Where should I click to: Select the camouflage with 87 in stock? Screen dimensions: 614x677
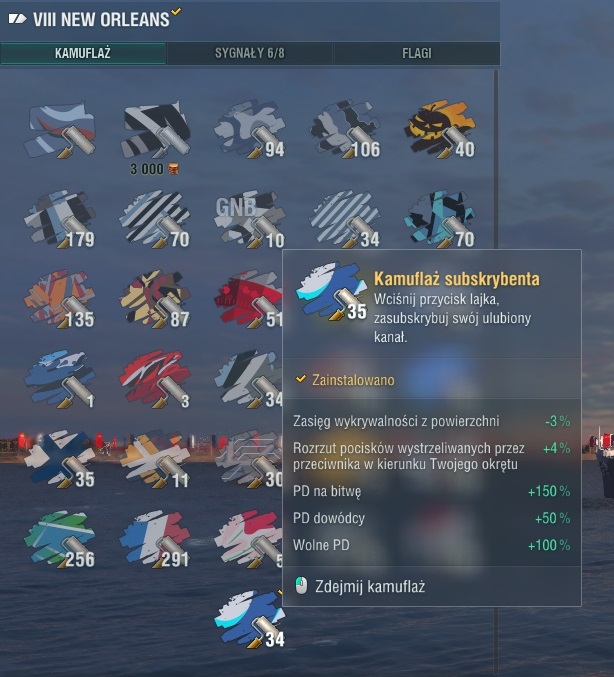click(x=155, y=299)
